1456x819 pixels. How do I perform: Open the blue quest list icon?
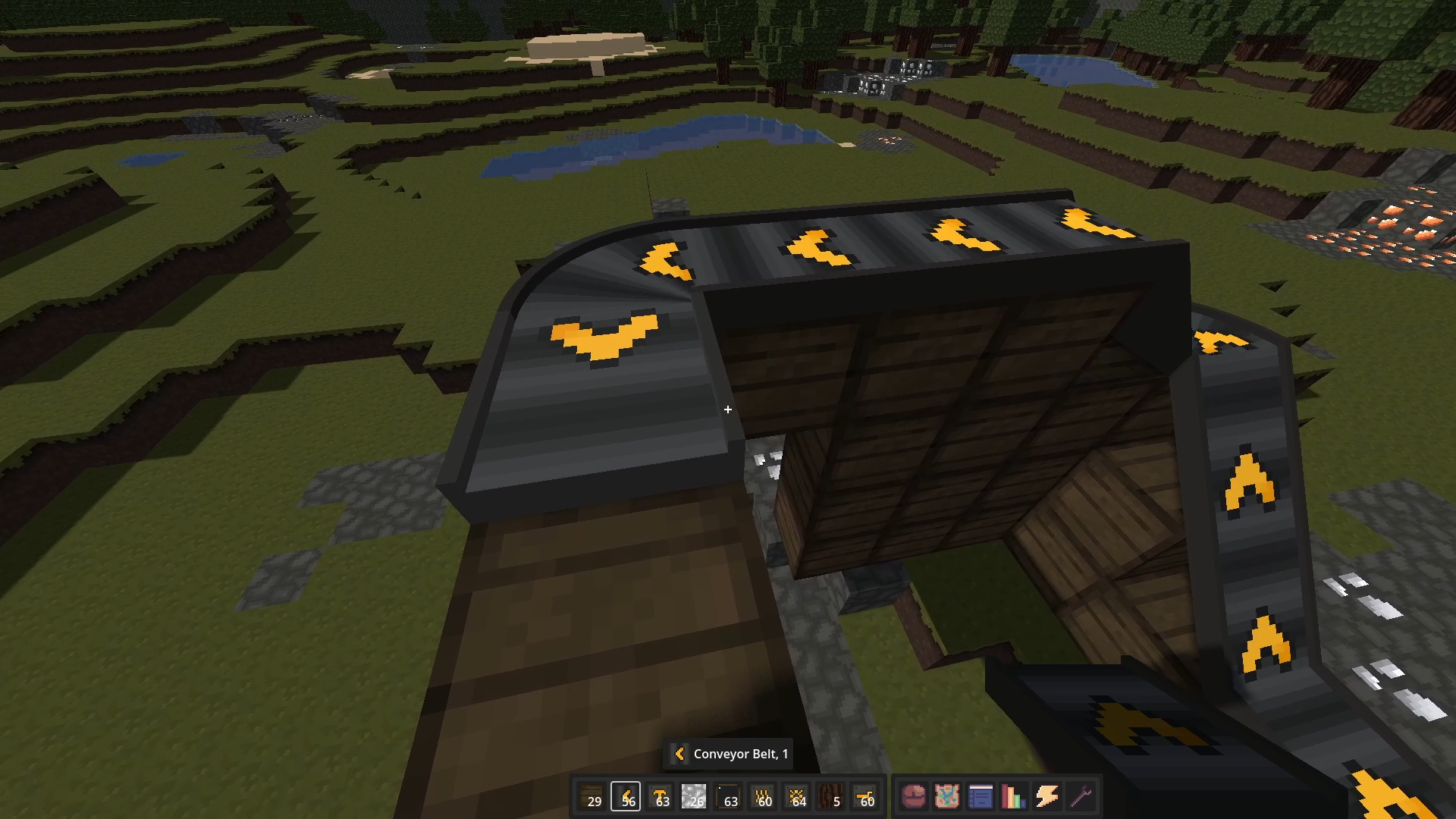(x=982, y=797)
